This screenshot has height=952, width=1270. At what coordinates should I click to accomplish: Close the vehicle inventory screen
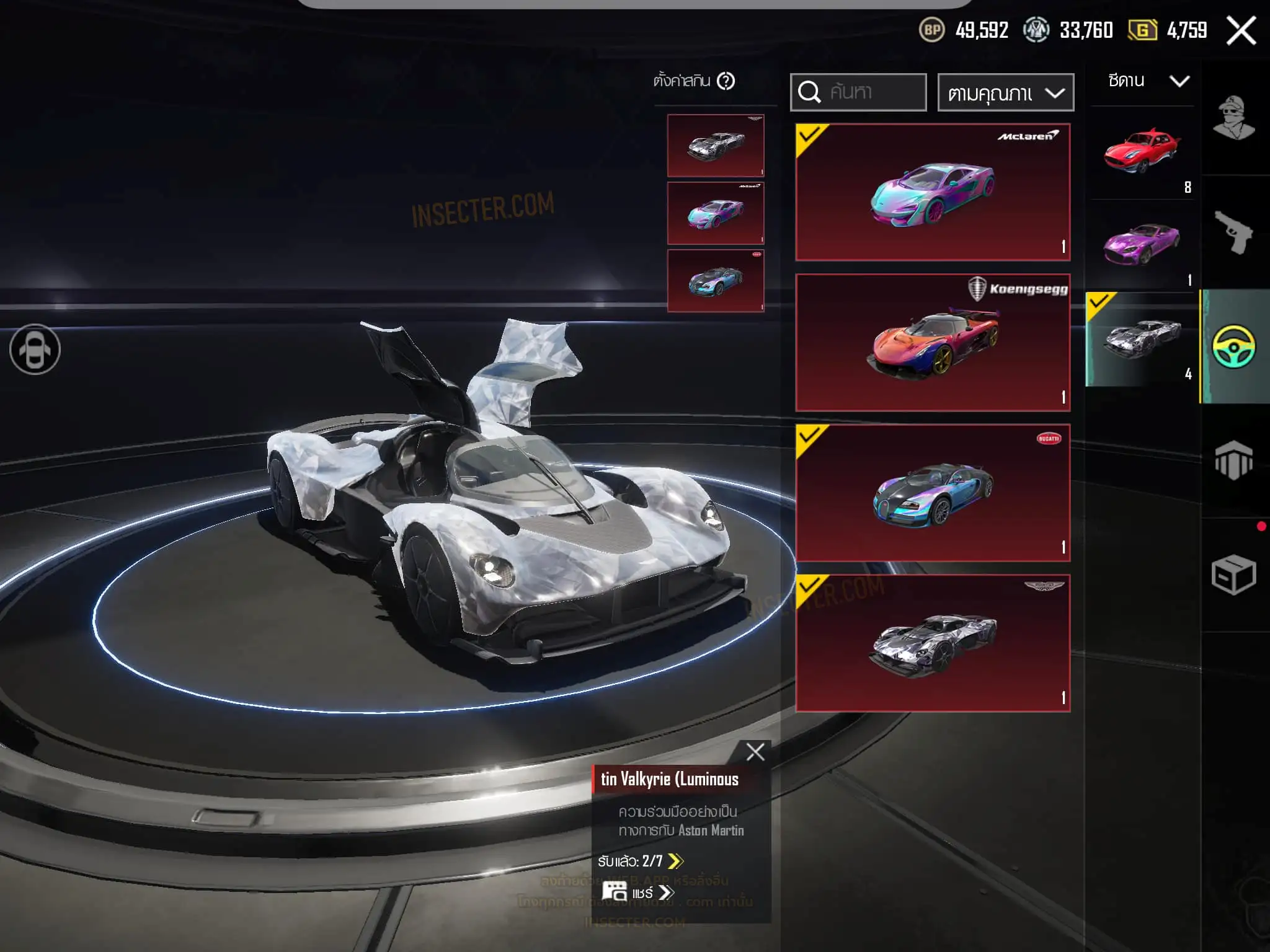(1241, 30)
